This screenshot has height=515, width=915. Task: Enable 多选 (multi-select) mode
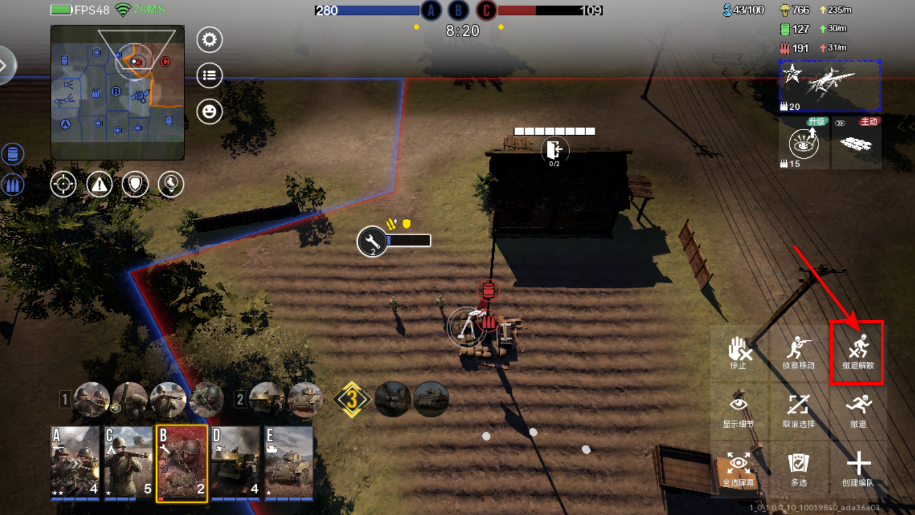[798, 467]
